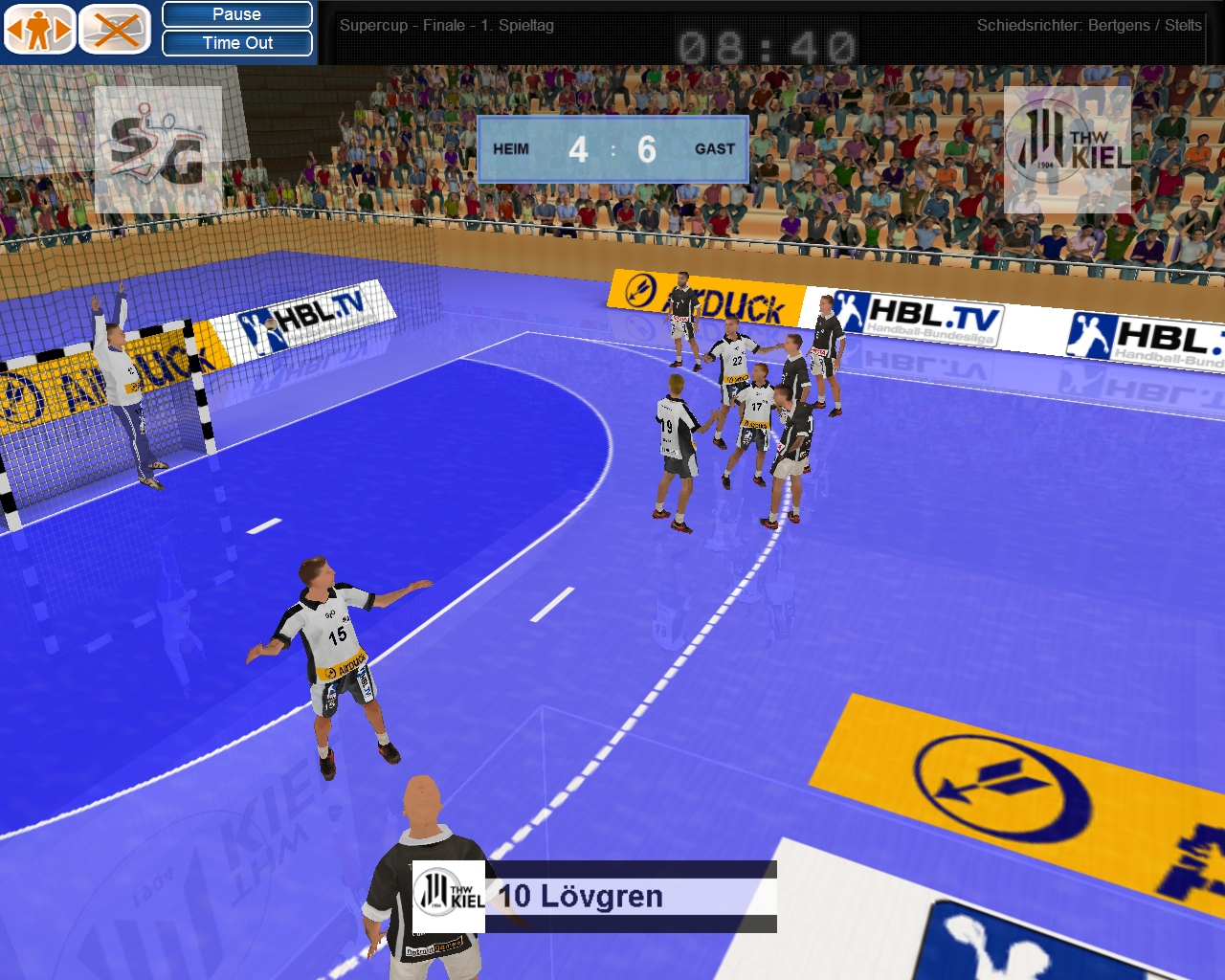Image resolution: width=1225 pixels, height=980 pixels.
Task: Click the player substitution arrows icon
Action: point(38,30)
